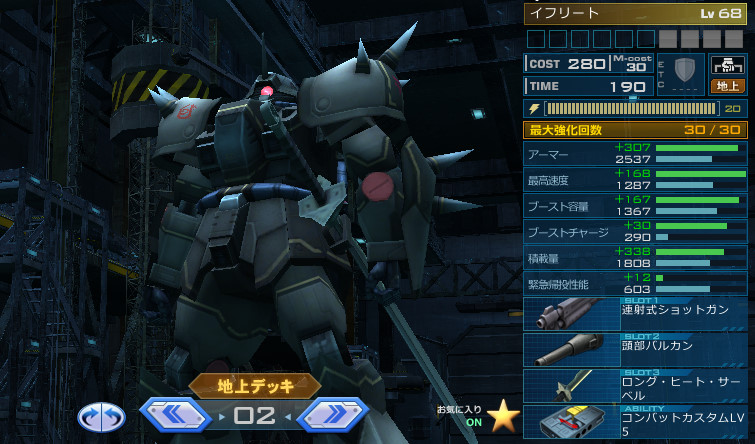Select Slot 2 頭部バルカン weapon
The height and width of the screenshot is (444, 755).
[637, 349]
